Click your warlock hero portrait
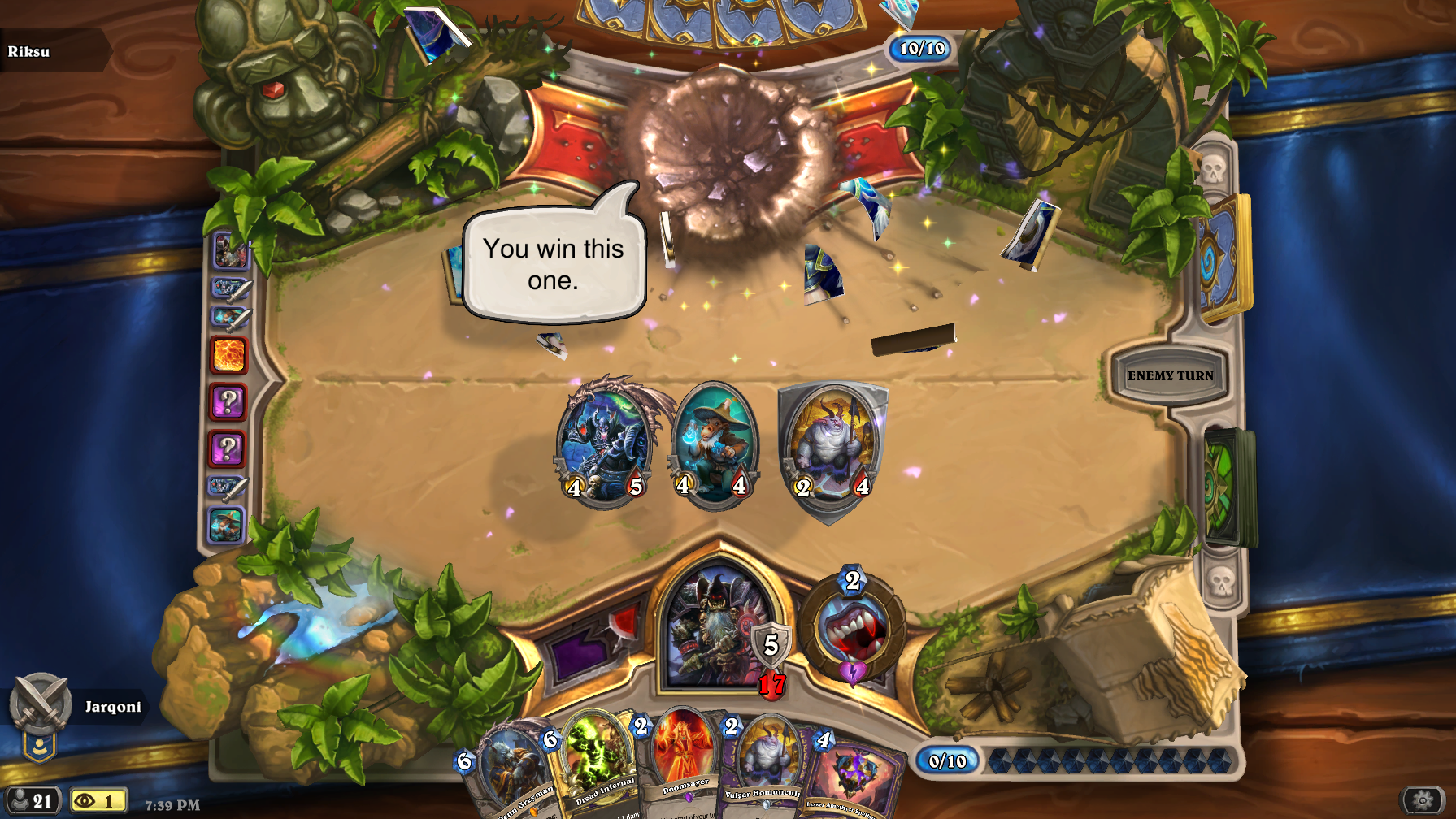 coord(715,626)
